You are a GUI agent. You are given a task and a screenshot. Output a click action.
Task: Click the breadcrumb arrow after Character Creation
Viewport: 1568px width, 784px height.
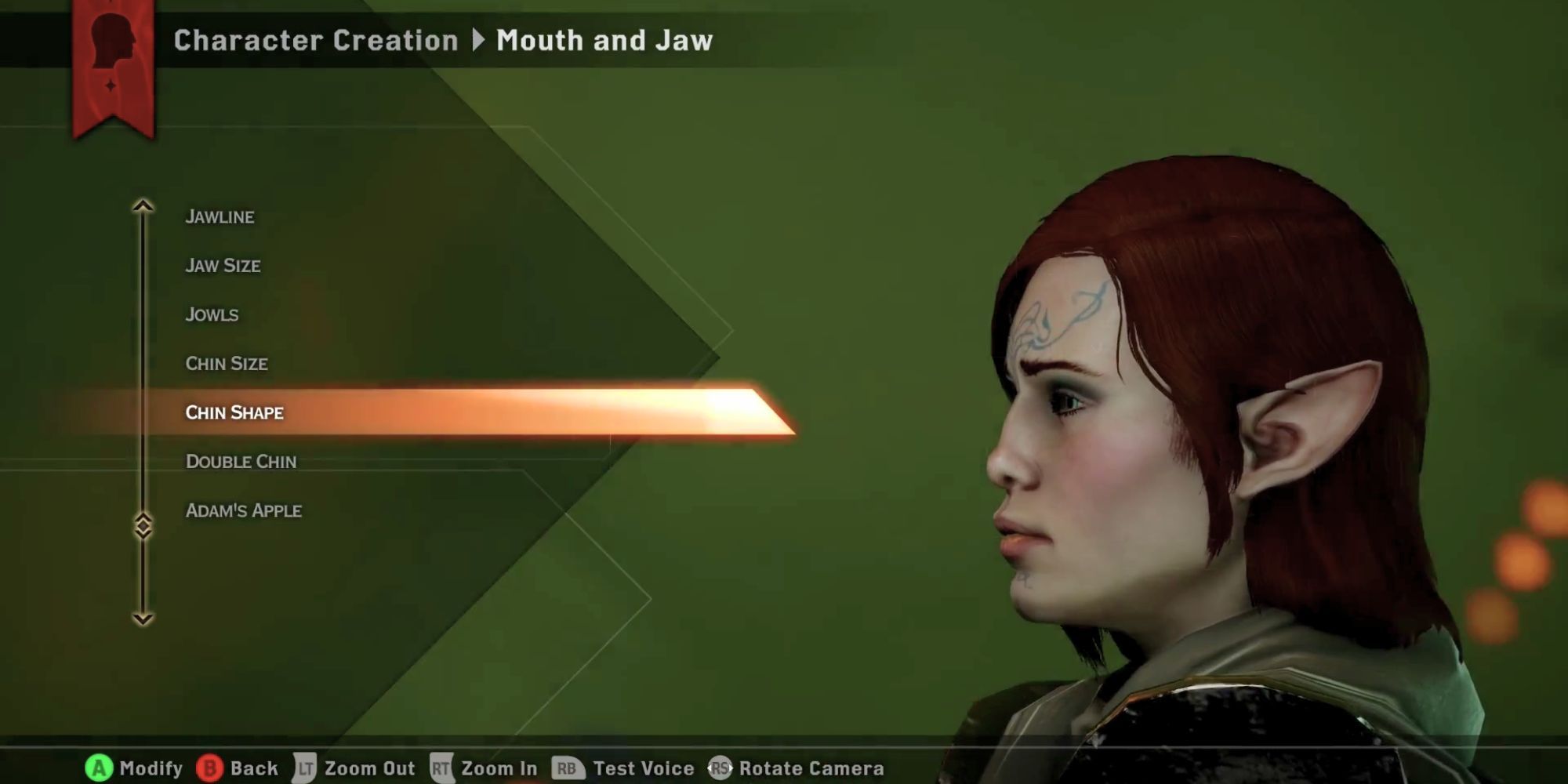(x=479, y=41)
